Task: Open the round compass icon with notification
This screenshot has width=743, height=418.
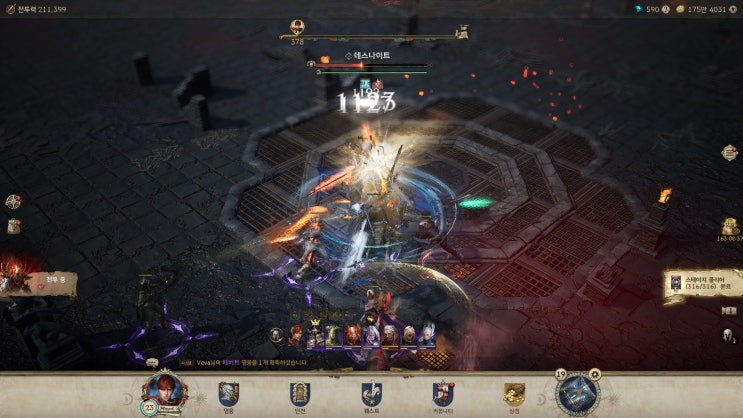Action: pyautogui.click(x=13, y=201)
